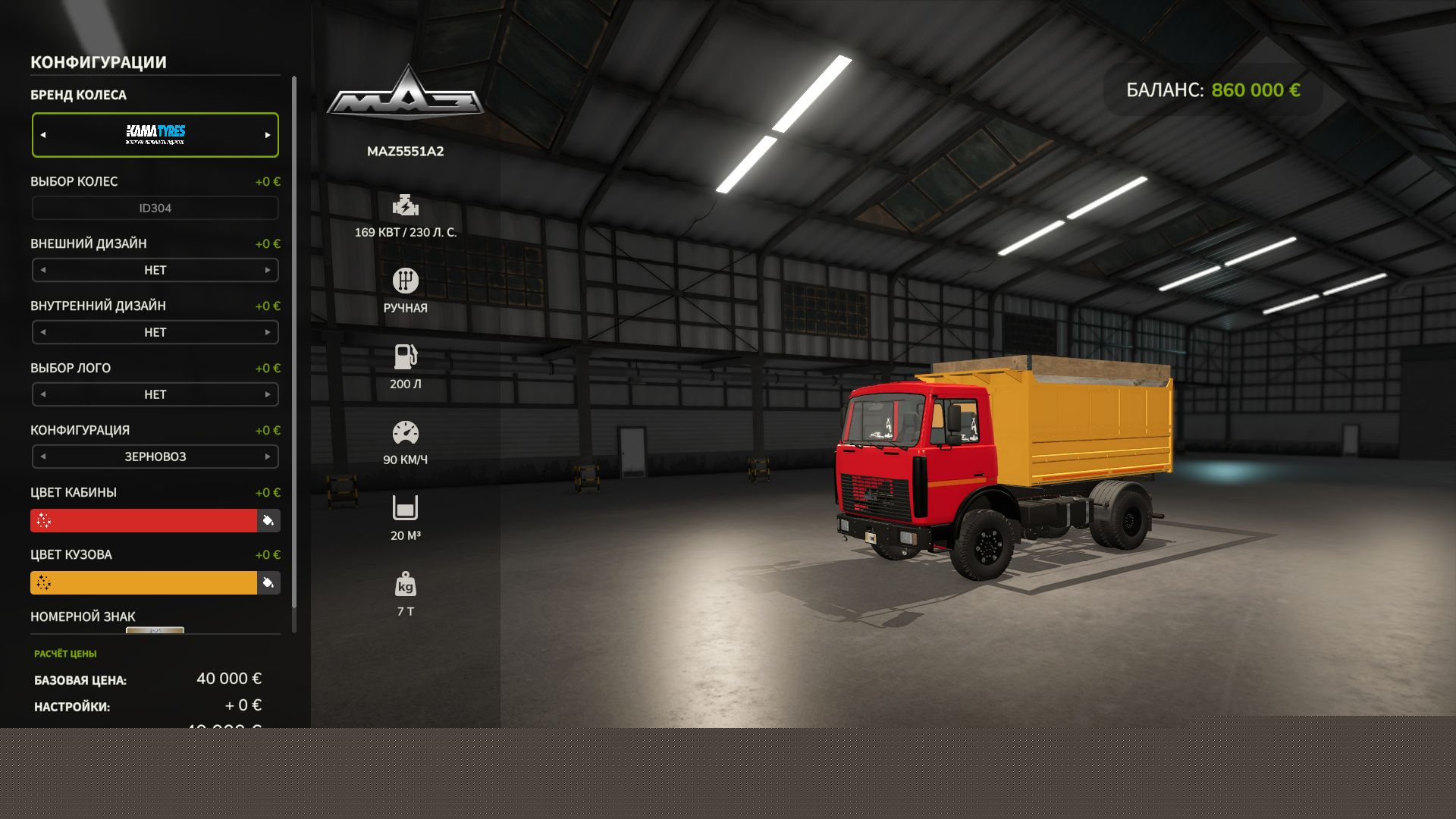Change ЗЕРНОВОЗ configuration to previous
Screen dimensions: 1456x819
(x=43, y=457)
